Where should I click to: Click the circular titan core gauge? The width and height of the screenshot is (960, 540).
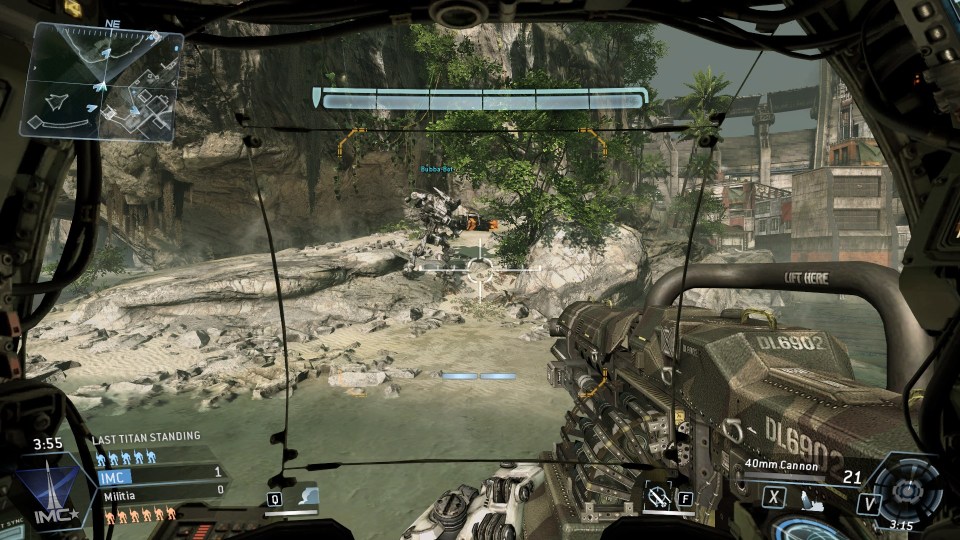point(906,490)
